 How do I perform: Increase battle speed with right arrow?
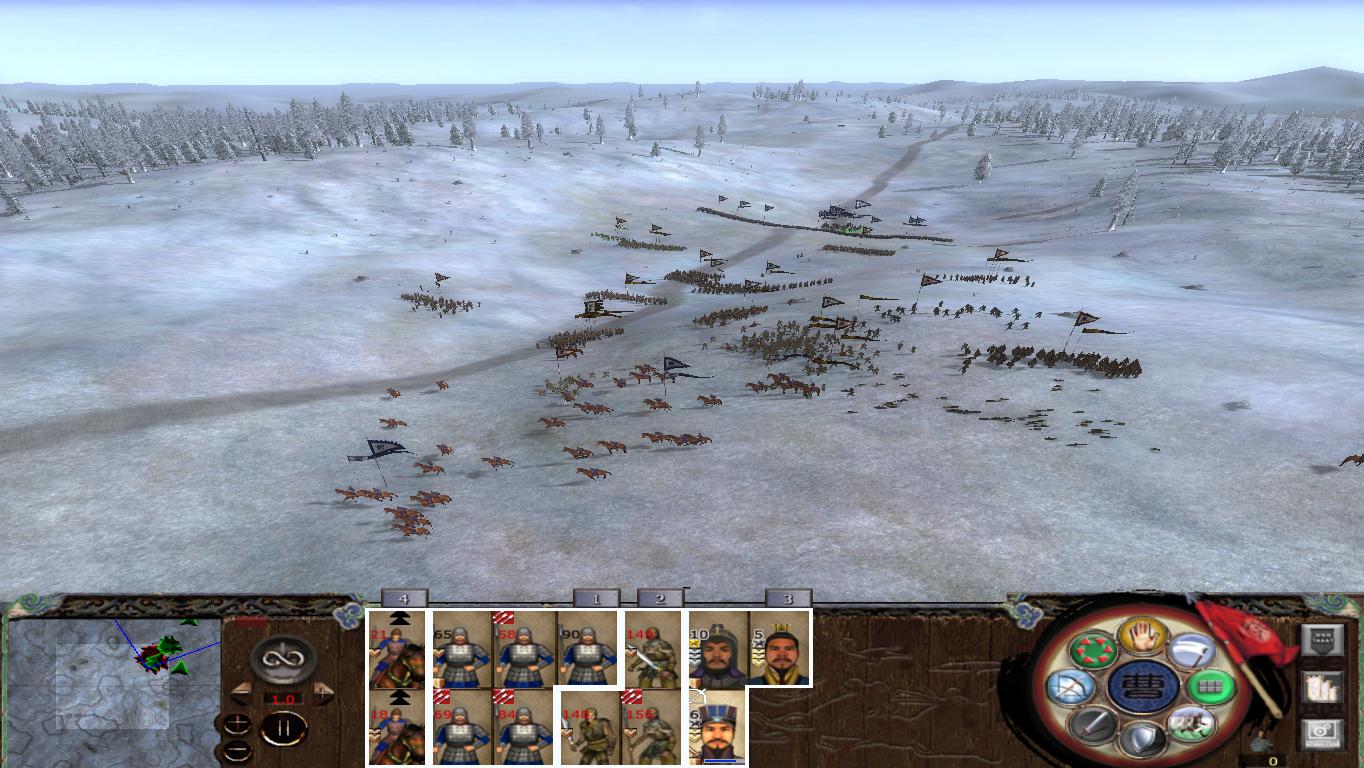pos(321,692)
